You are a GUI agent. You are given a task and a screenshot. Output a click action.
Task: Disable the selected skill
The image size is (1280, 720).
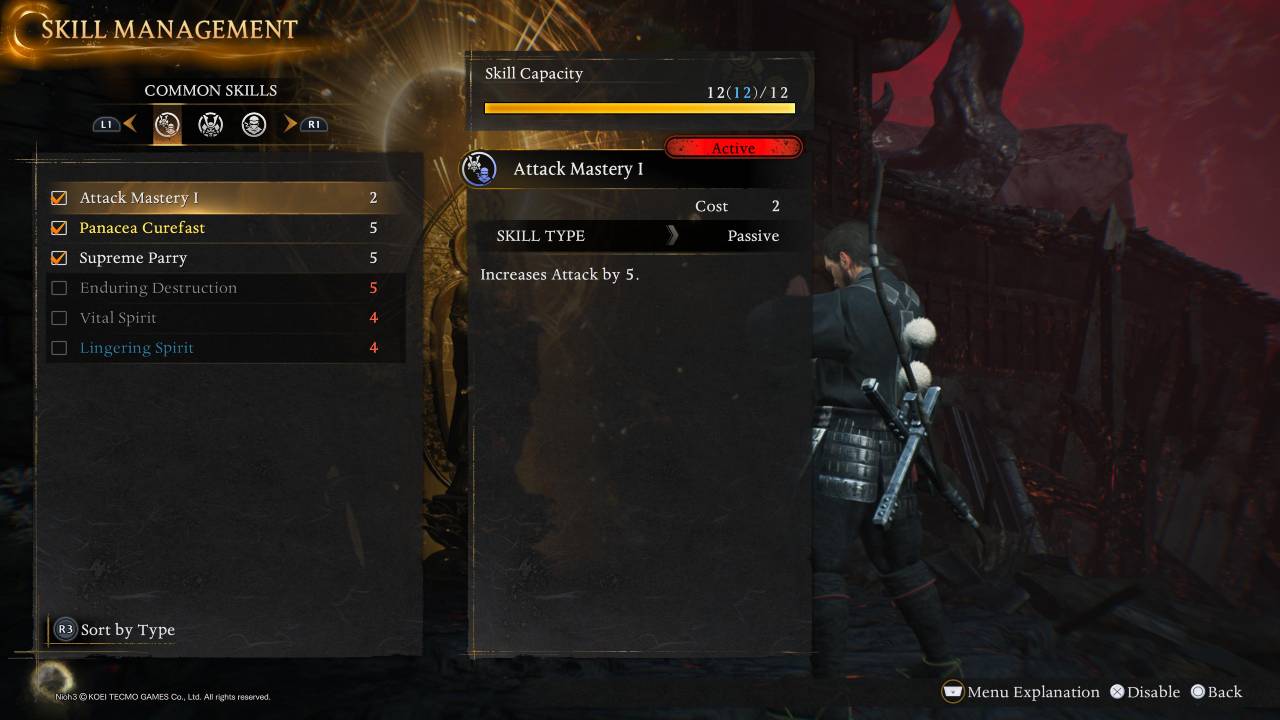coord(1145,692)
